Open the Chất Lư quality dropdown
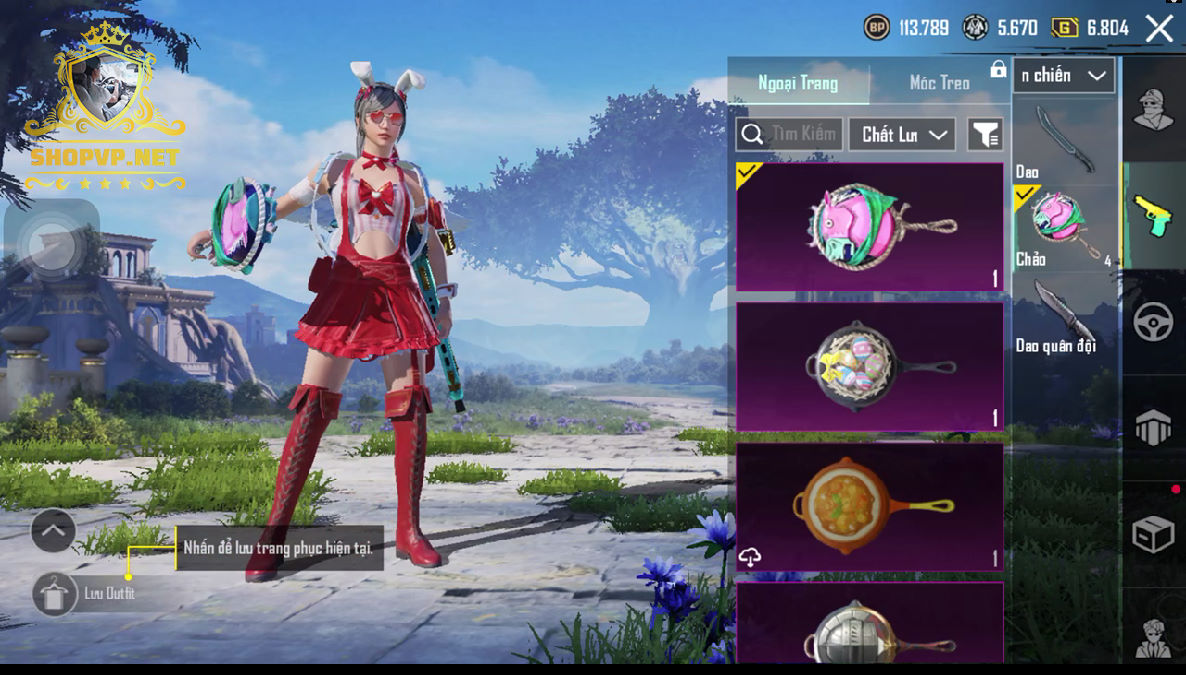 pos(902,134)
